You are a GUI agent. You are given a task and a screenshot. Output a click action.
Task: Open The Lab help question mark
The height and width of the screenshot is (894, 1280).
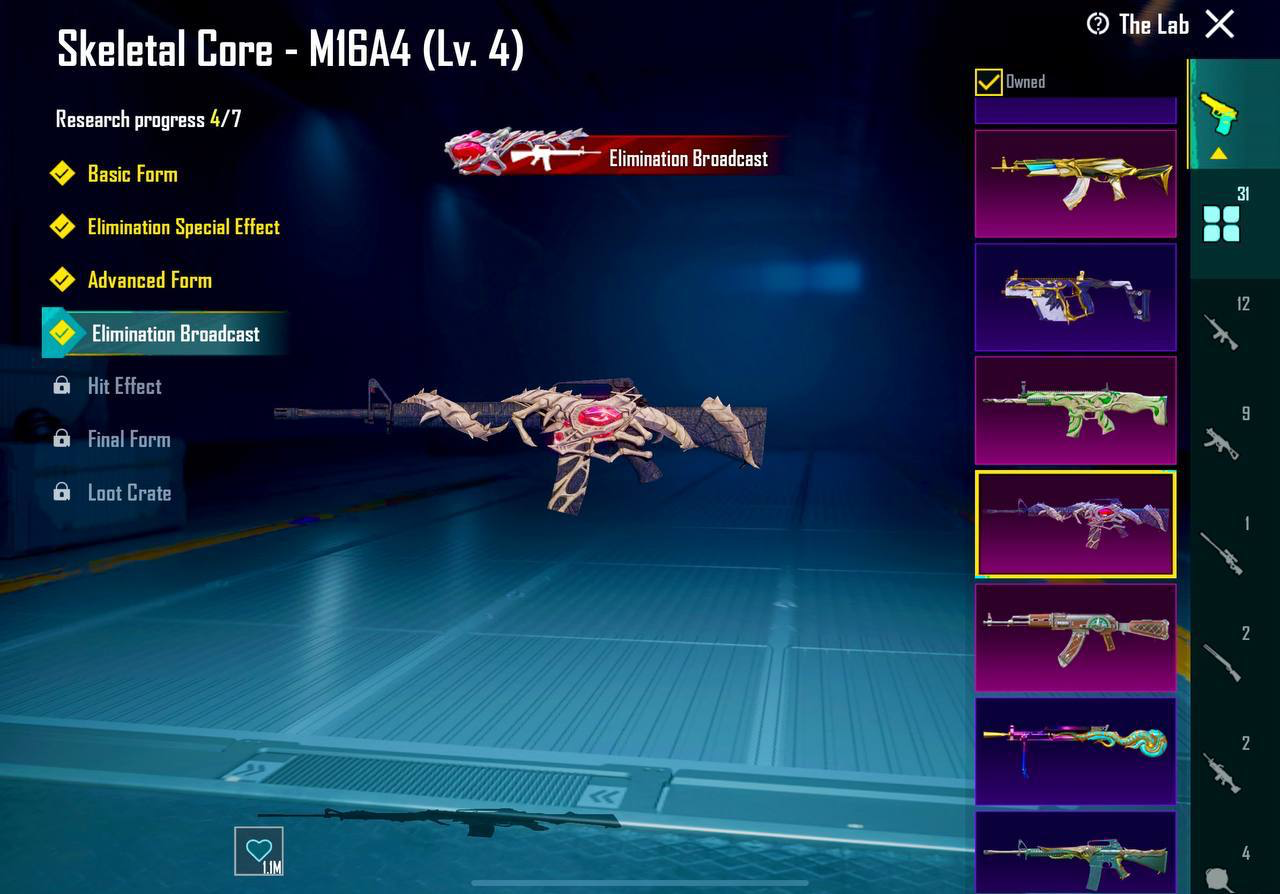tap(1098, 24)
